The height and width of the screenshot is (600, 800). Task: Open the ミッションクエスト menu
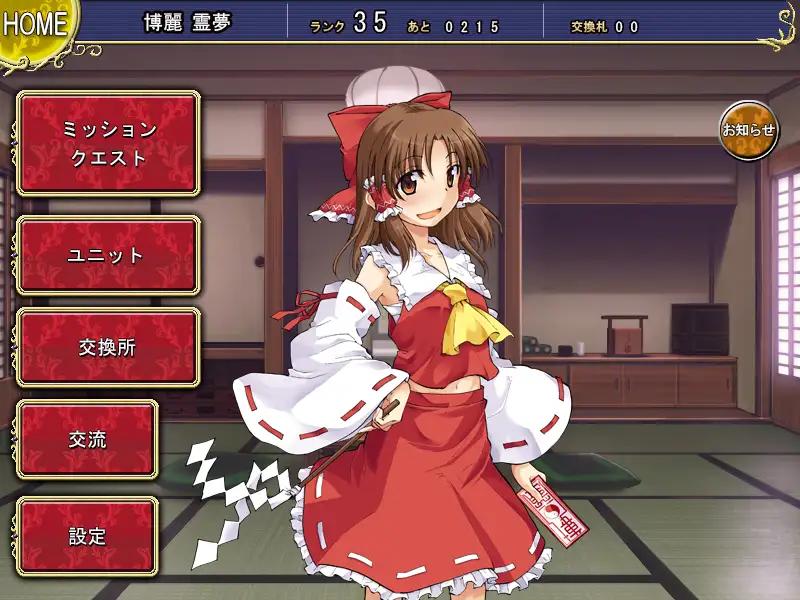108,143
